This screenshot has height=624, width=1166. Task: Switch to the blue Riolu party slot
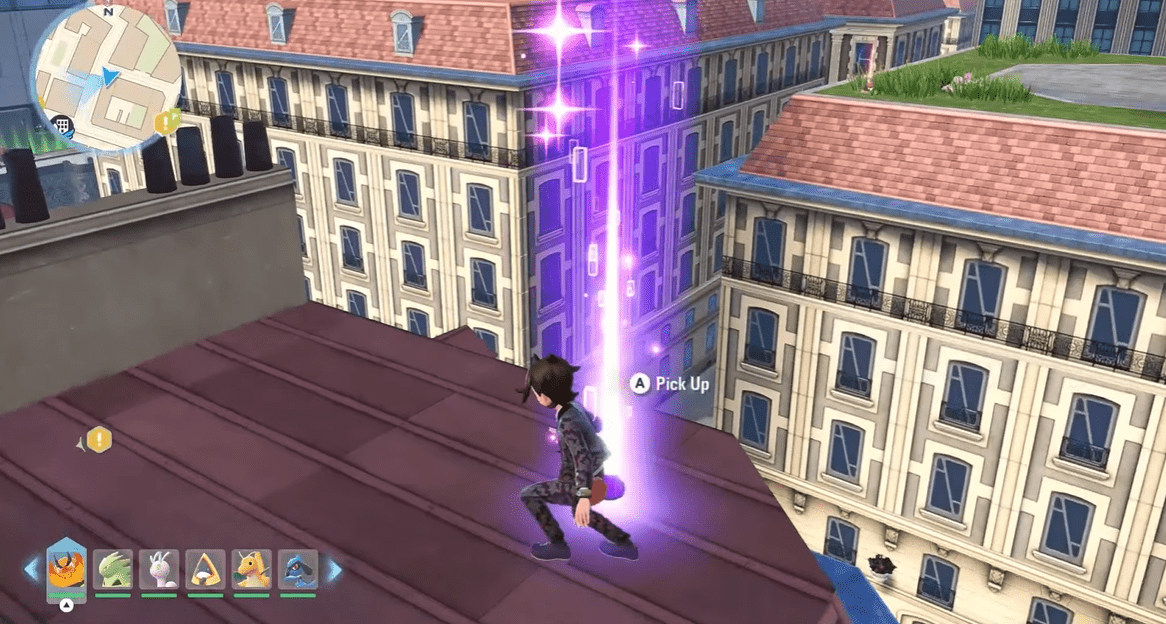pos(298,570)
